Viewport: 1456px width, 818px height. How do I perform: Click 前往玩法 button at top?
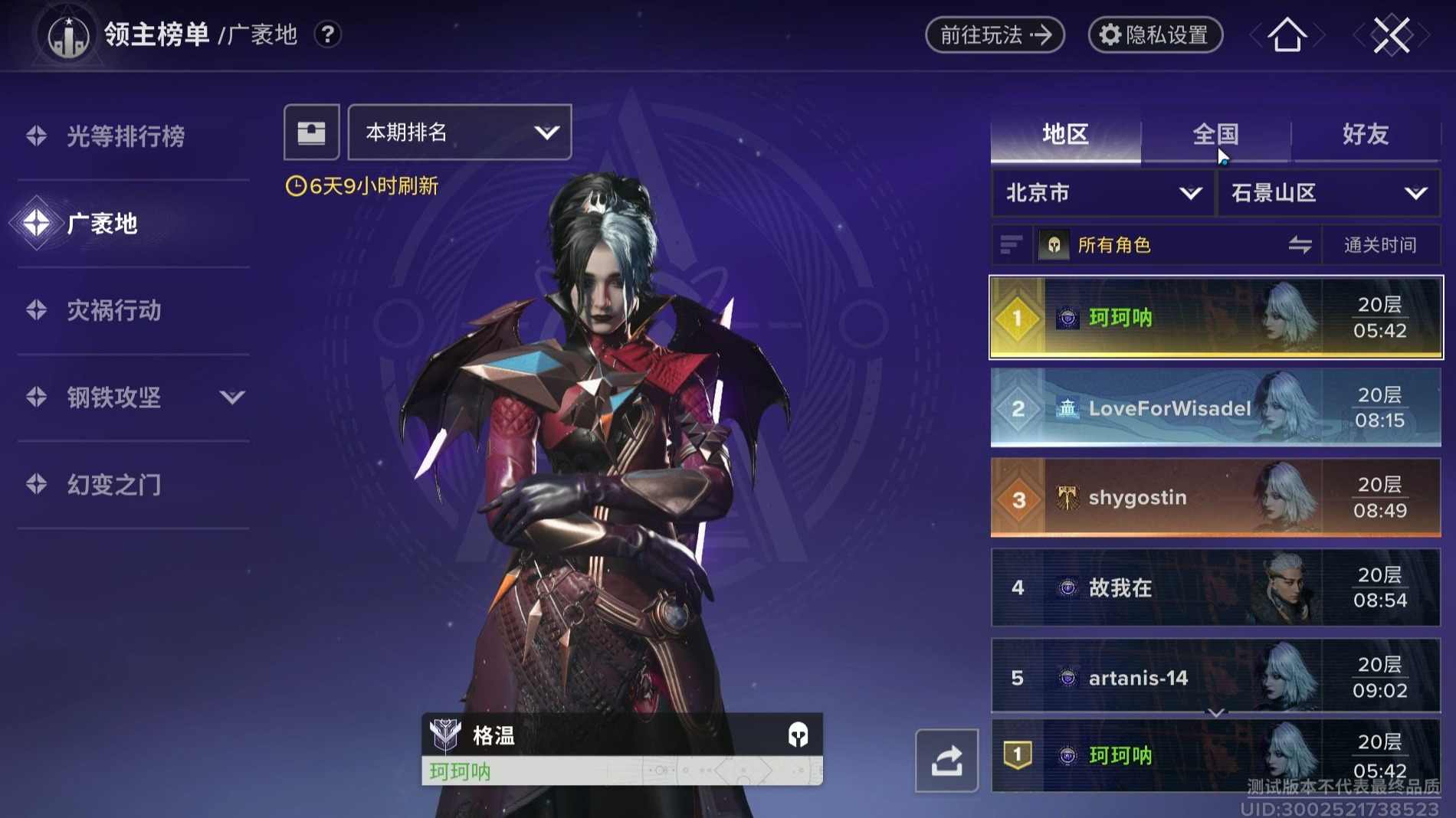click(993, 34)
